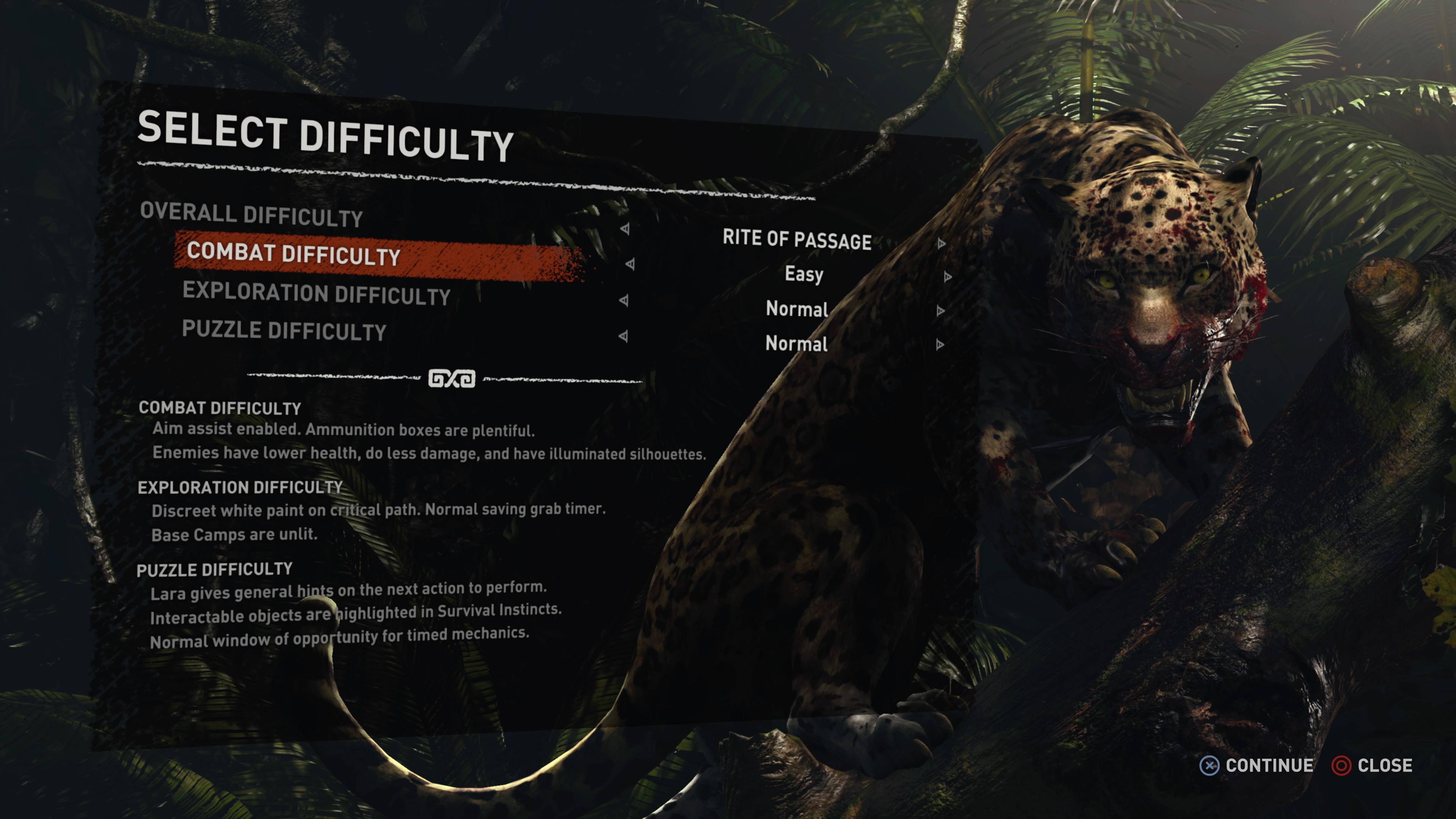This screenshot has height=819, width=1456.
Task: Increase combat difficulty from Easy with right arrow
Action: point(947,276)
